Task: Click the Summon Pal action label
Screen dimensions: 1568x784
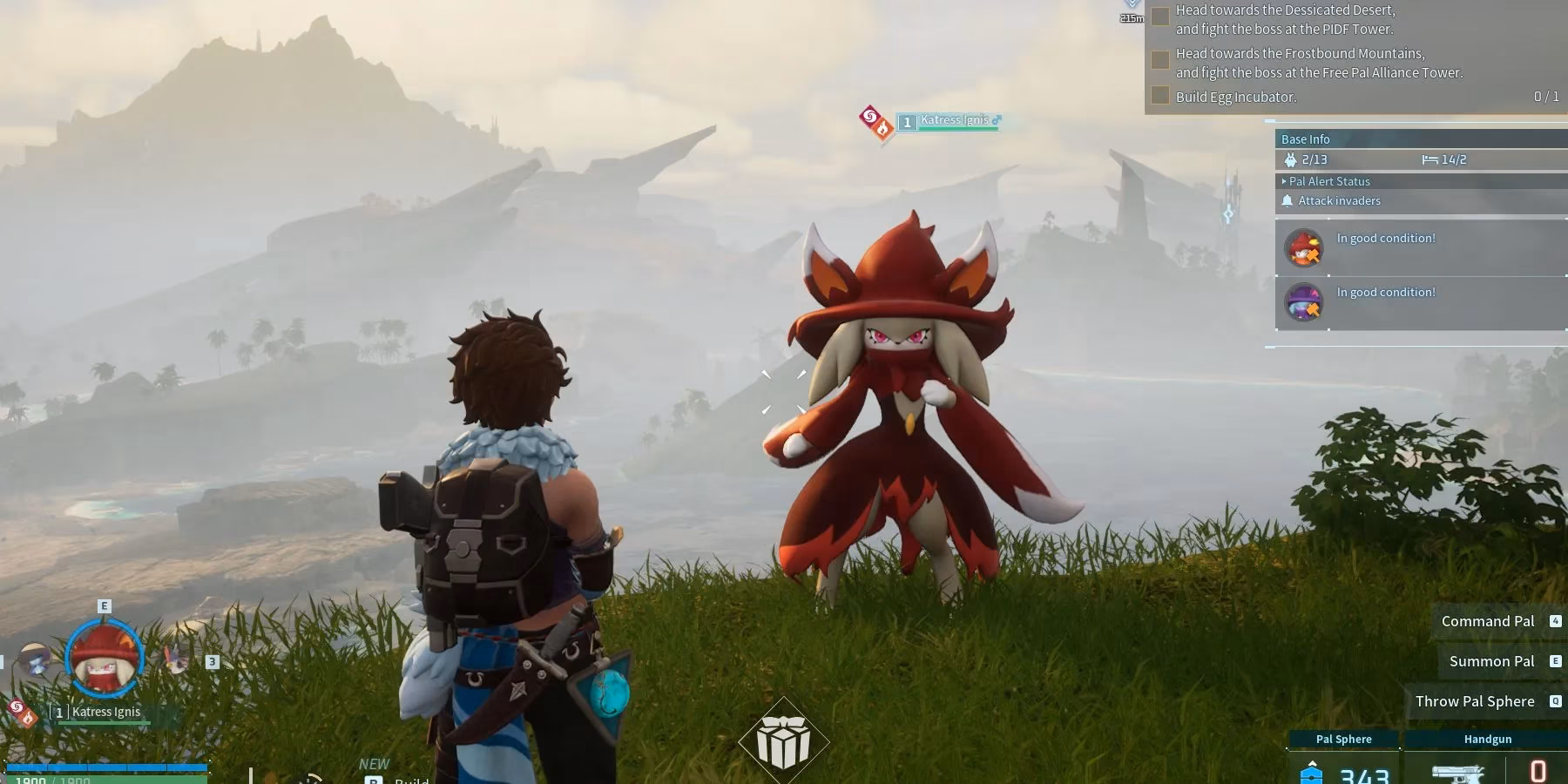Action: coord(1491,661)
